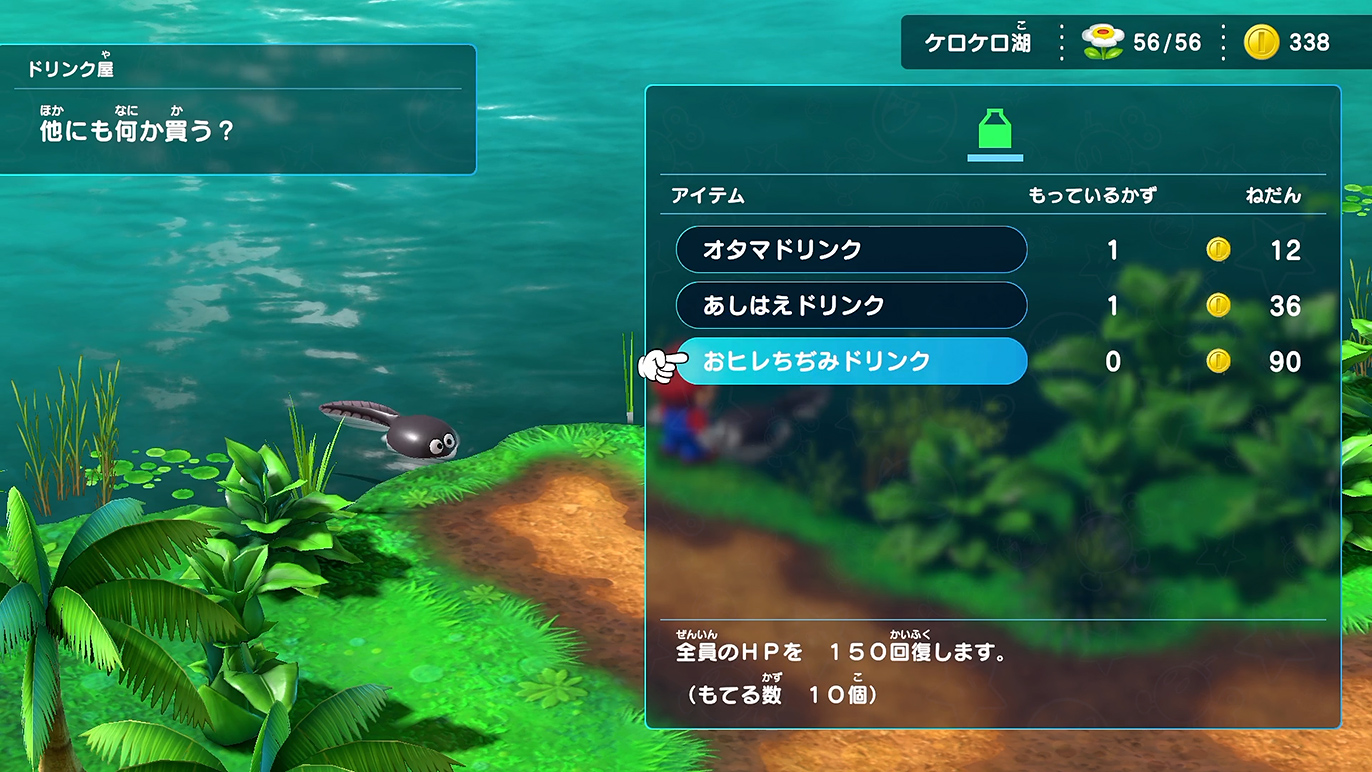Screen dimensions: 1372x772
Task: Select the オタマドリンク shop item
Action: [851, 249]
